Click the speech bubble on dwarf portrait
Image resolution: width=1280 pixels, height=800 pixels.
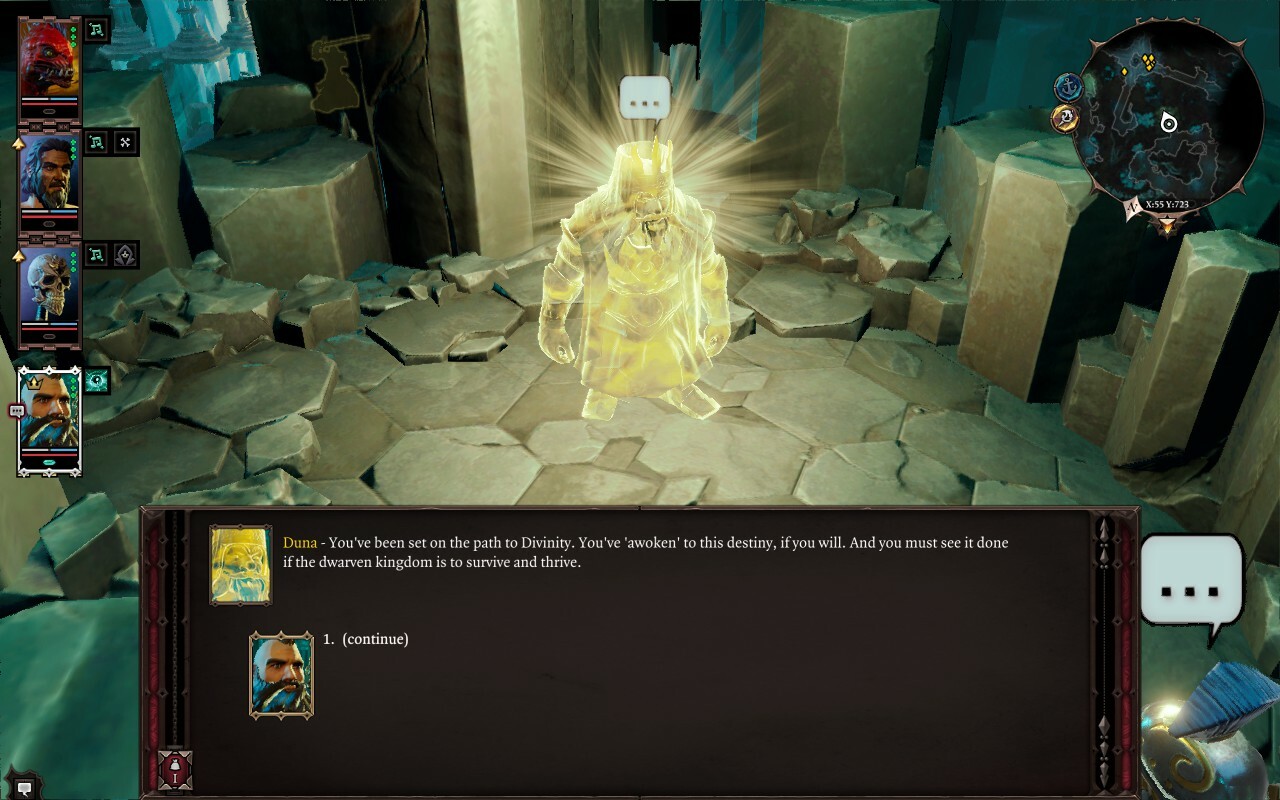tap(16, 410)
